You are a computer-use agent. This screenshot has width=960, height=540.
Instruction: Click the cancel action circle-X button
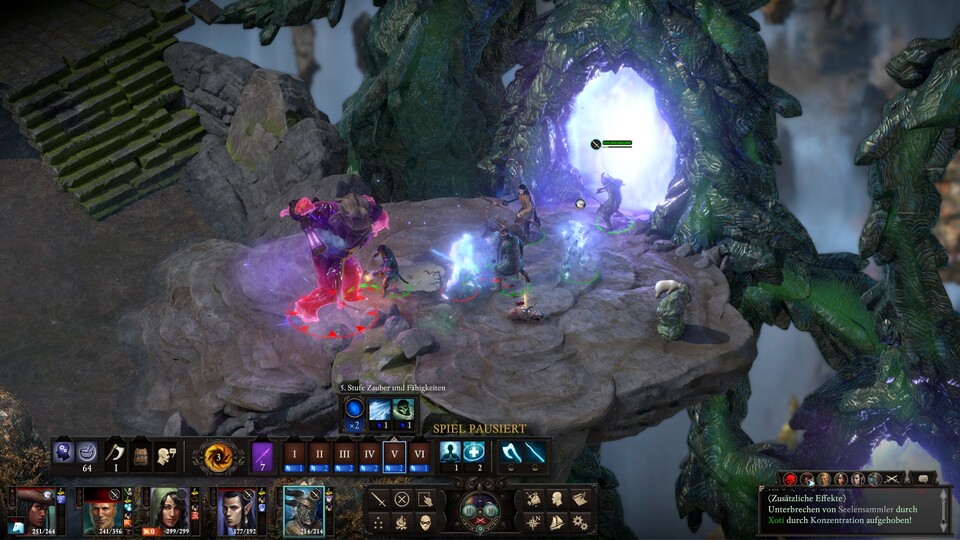tap(402, 498)
